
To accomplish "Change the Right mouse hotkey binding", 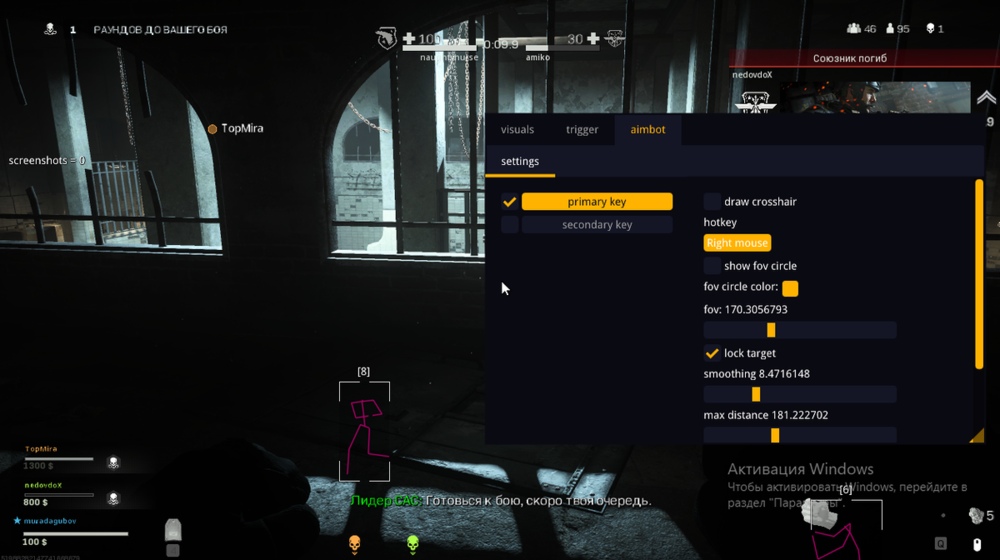I will (x=737, y=243).
